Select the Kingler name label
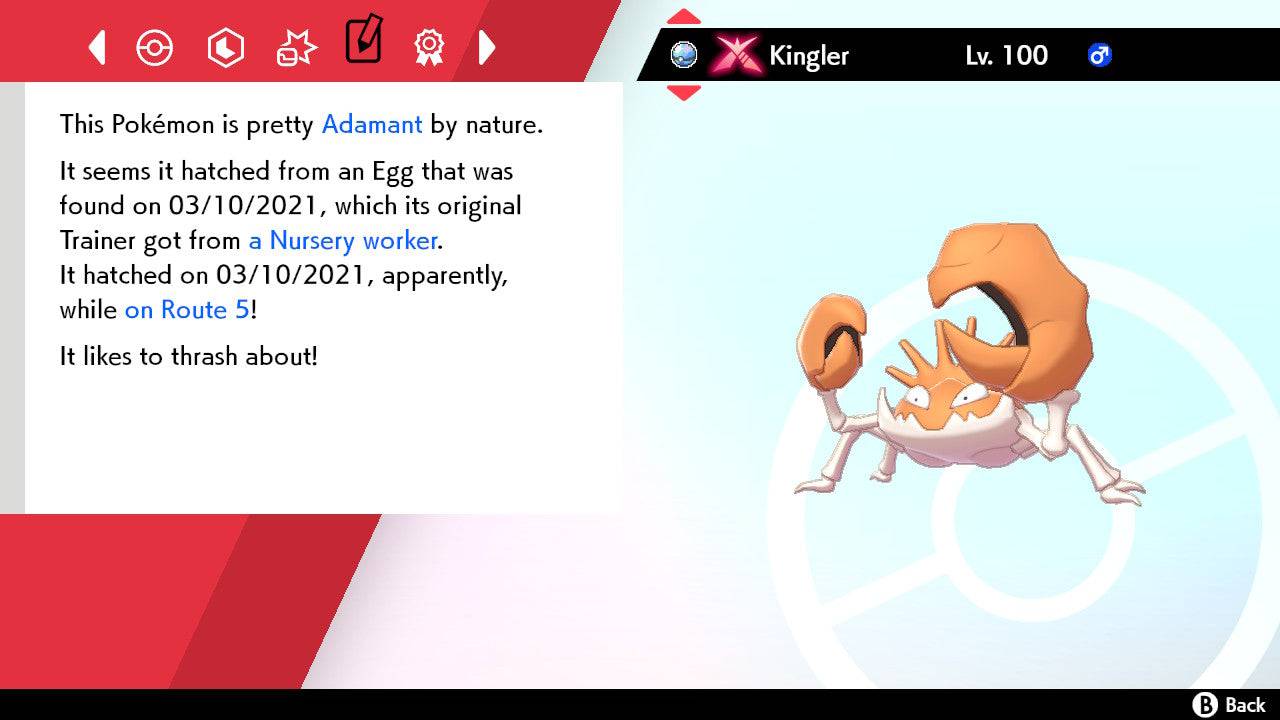1280x720 pixels. (x=808, y=55)
